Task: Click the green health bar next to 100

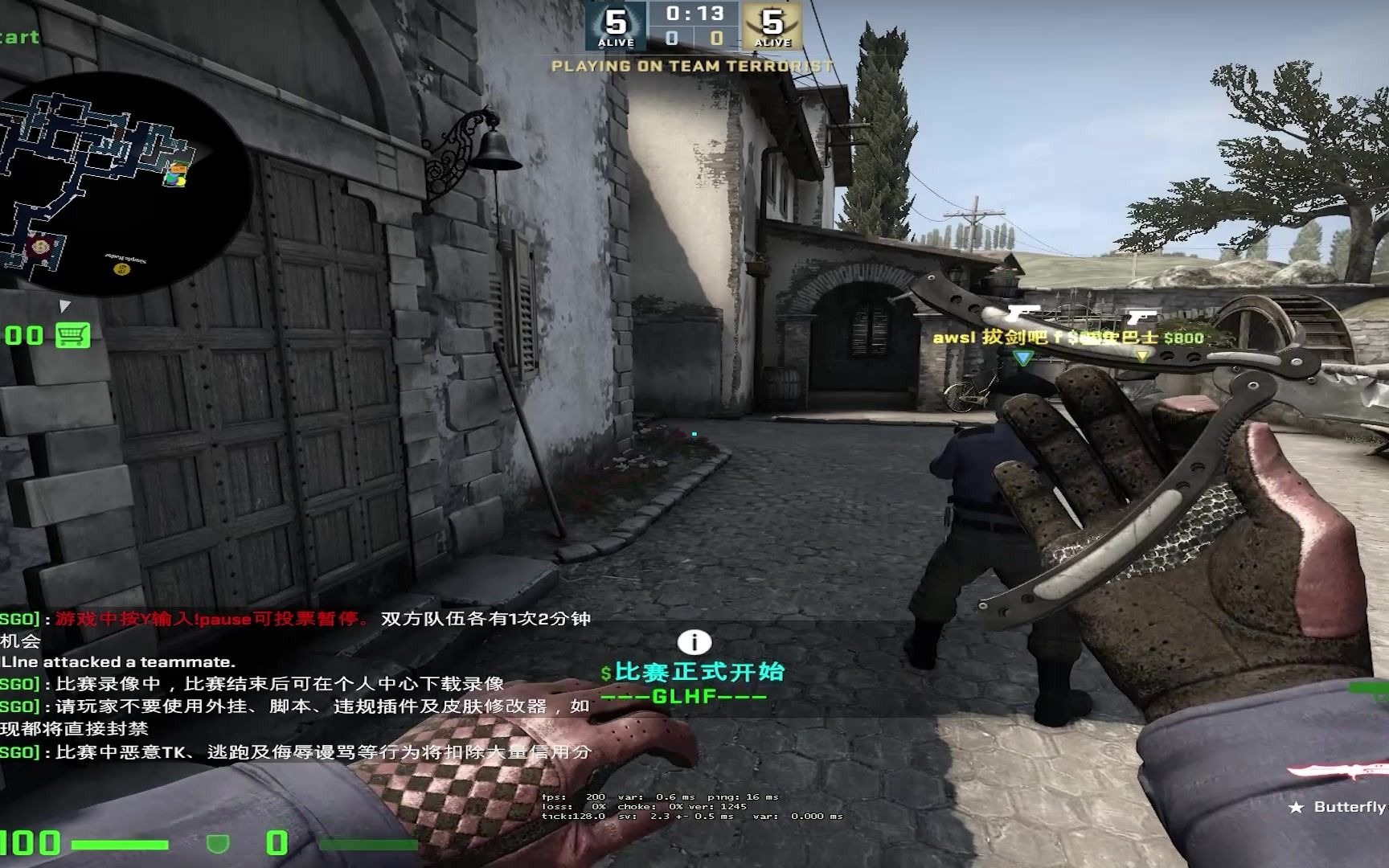Action: point(121,842)
